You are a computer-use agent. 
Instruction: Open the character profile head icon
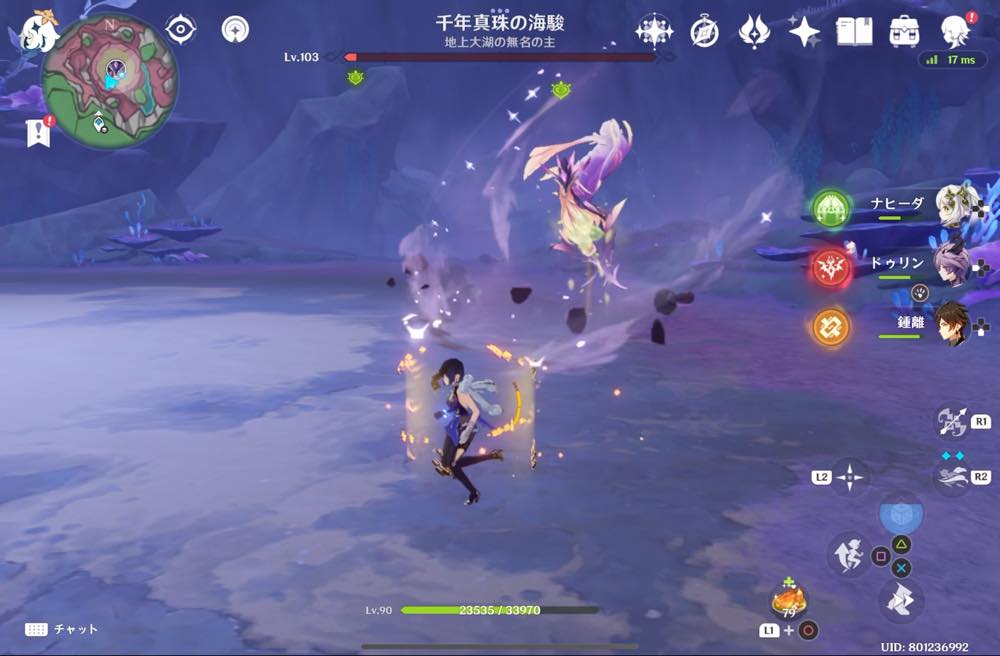click(x=955, y=32)
